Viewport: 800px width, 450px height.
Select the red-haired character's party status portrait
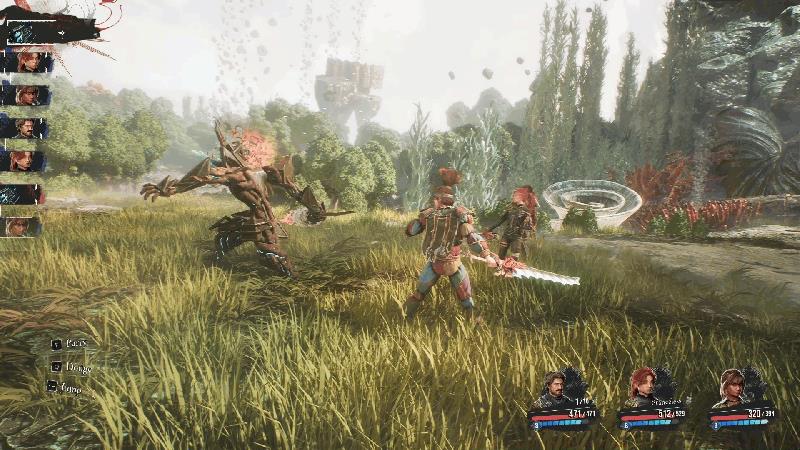[641, 386]
